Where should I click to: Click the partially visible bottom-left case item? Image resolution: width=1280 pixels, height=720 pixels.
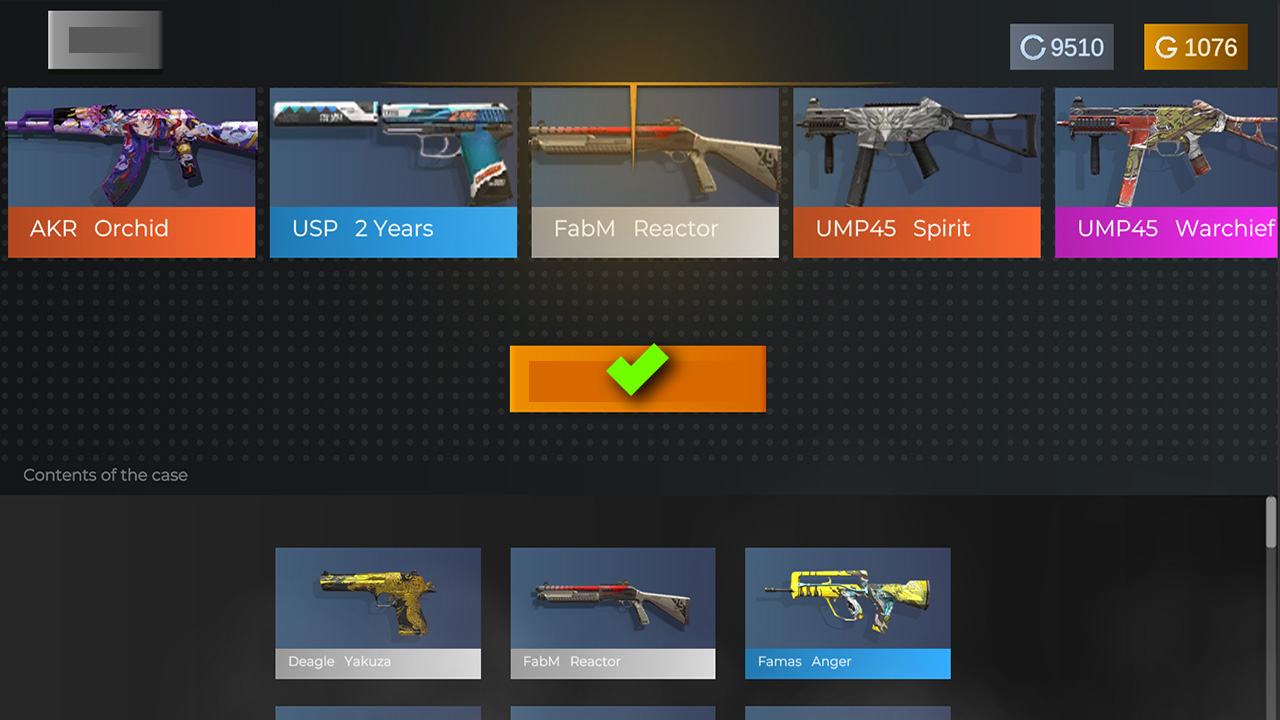(x=378, y=714)
